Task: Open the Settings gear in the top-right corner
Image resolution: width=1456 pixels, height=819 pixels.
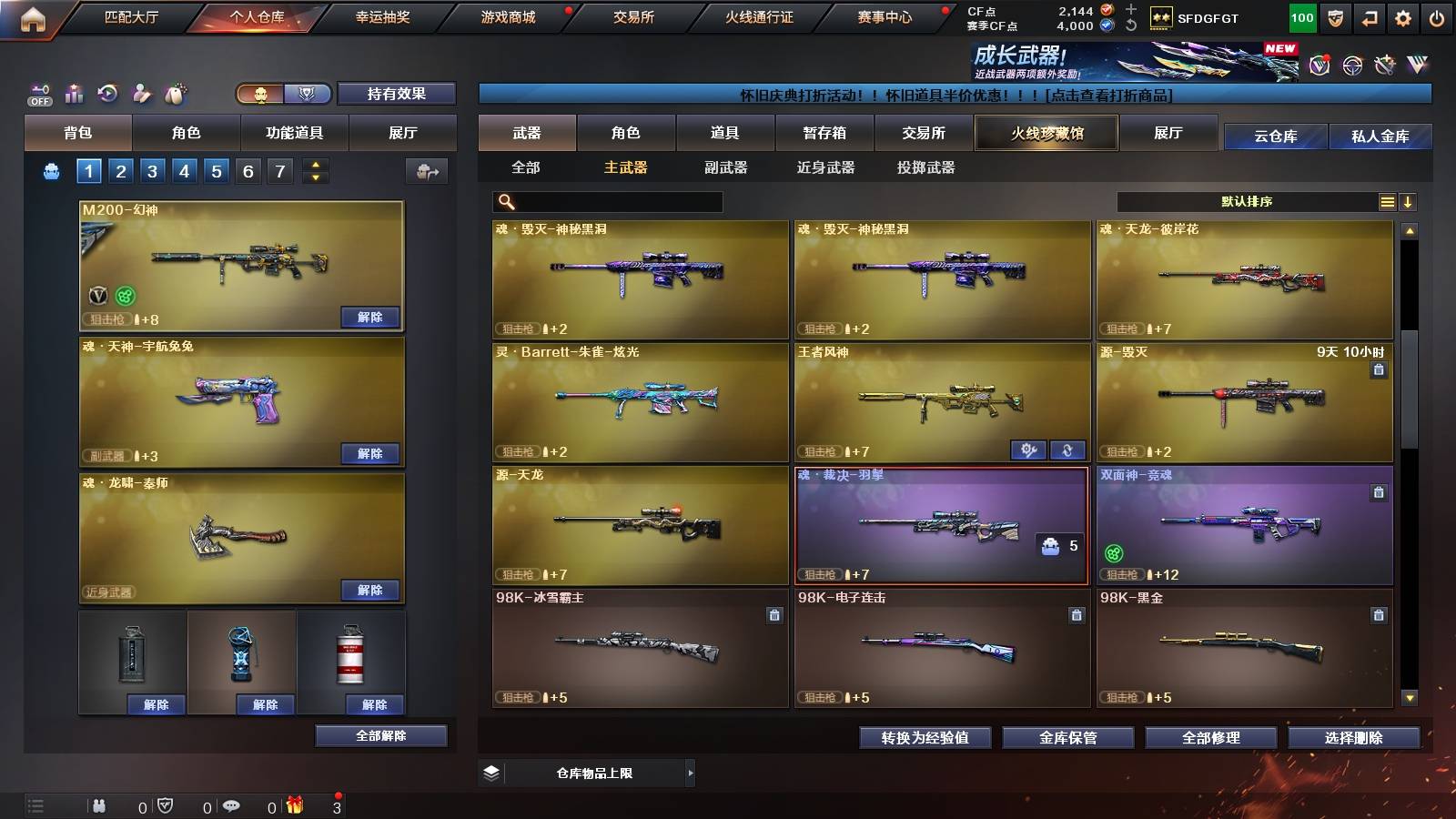Action: point(1402,15)
